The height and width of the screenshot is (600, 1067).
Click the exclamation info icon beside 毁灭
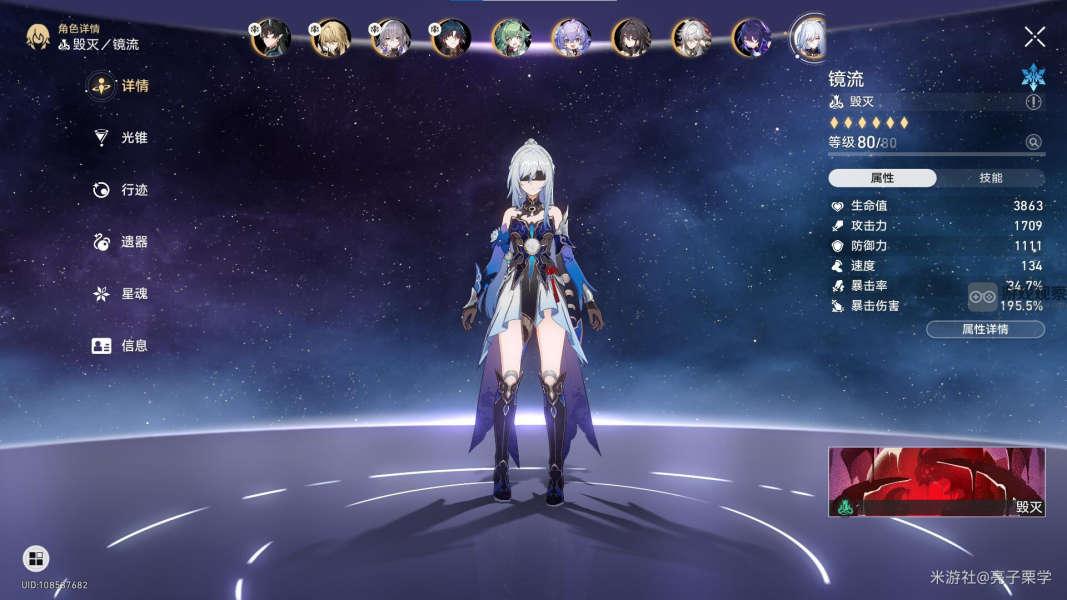pos(1033,102)
